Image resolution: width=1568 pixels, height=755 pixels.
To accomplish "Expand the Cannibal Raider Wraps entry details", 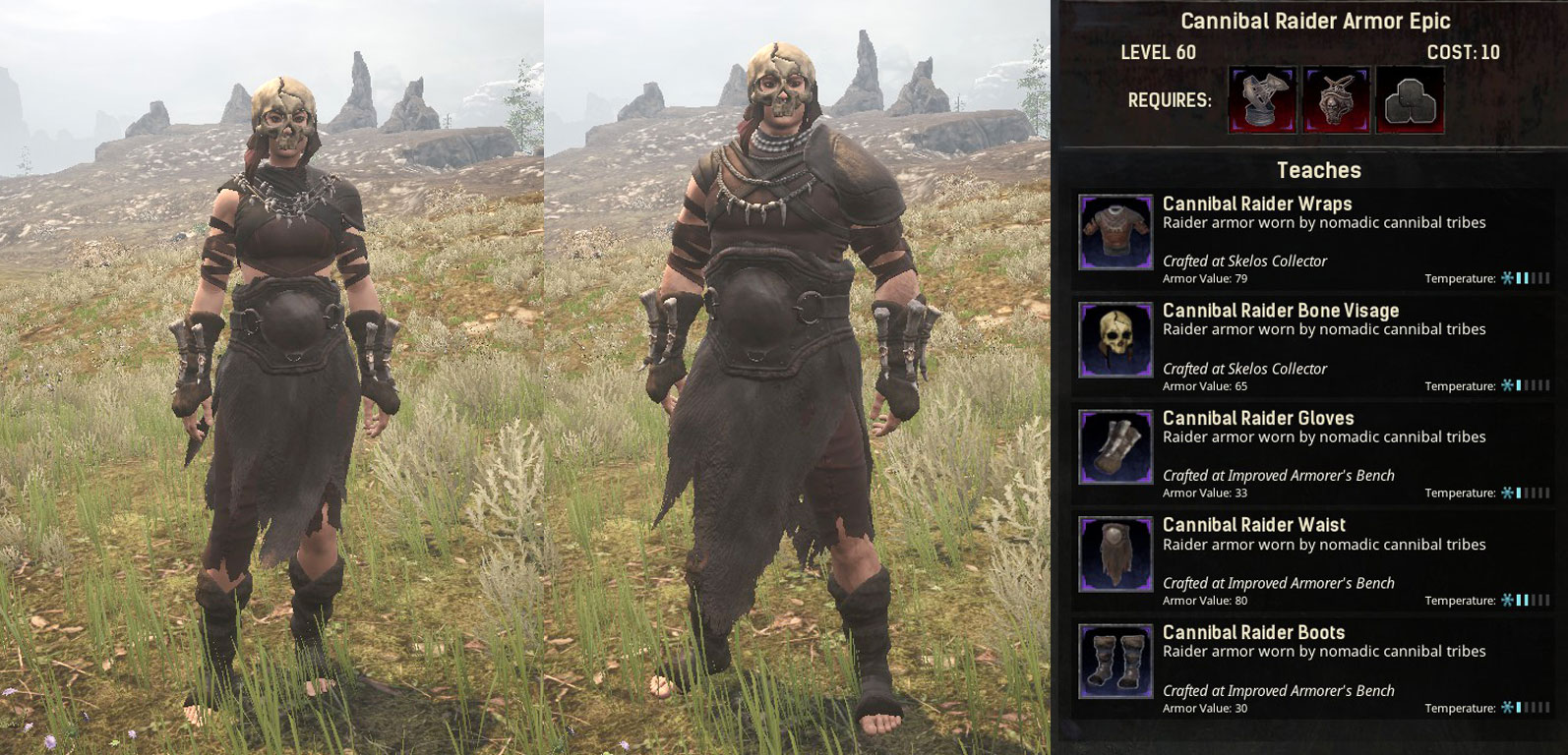I will point(1255,204).
